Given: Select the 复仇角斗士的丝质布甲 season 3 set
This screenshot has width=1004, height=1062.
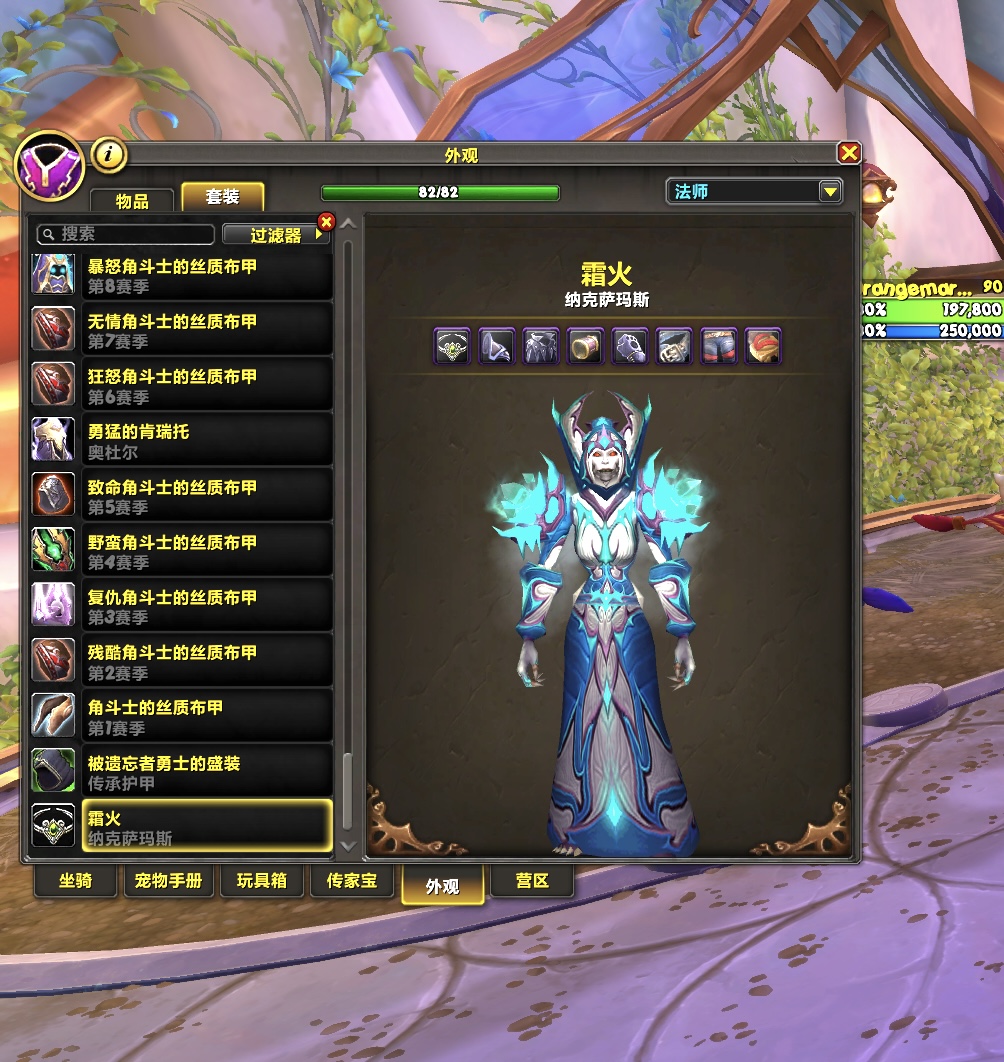Looking at the screenshot, I should [182, 606].
